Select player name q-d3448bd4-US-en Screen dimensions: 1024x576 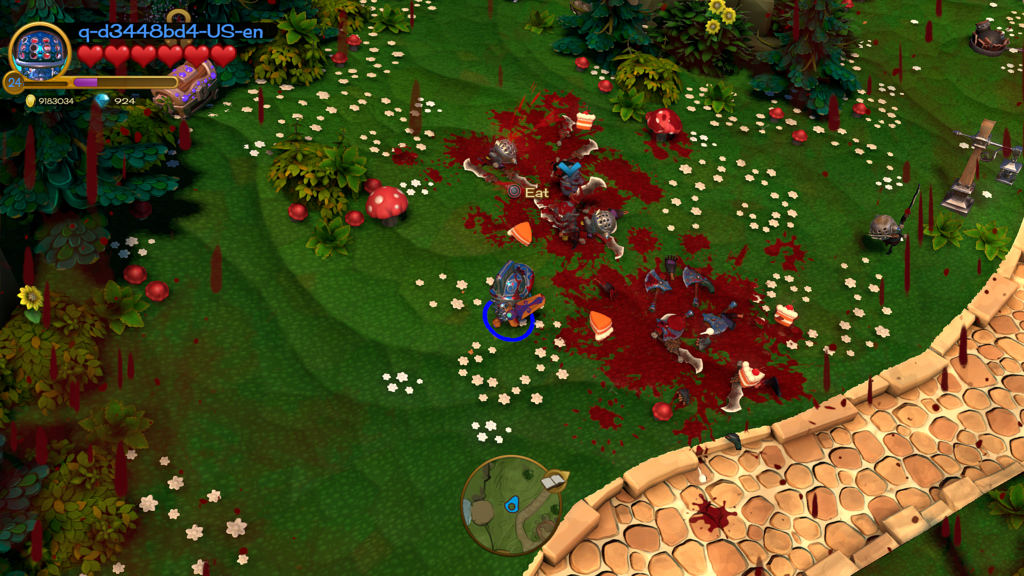(x=171, y=31)
